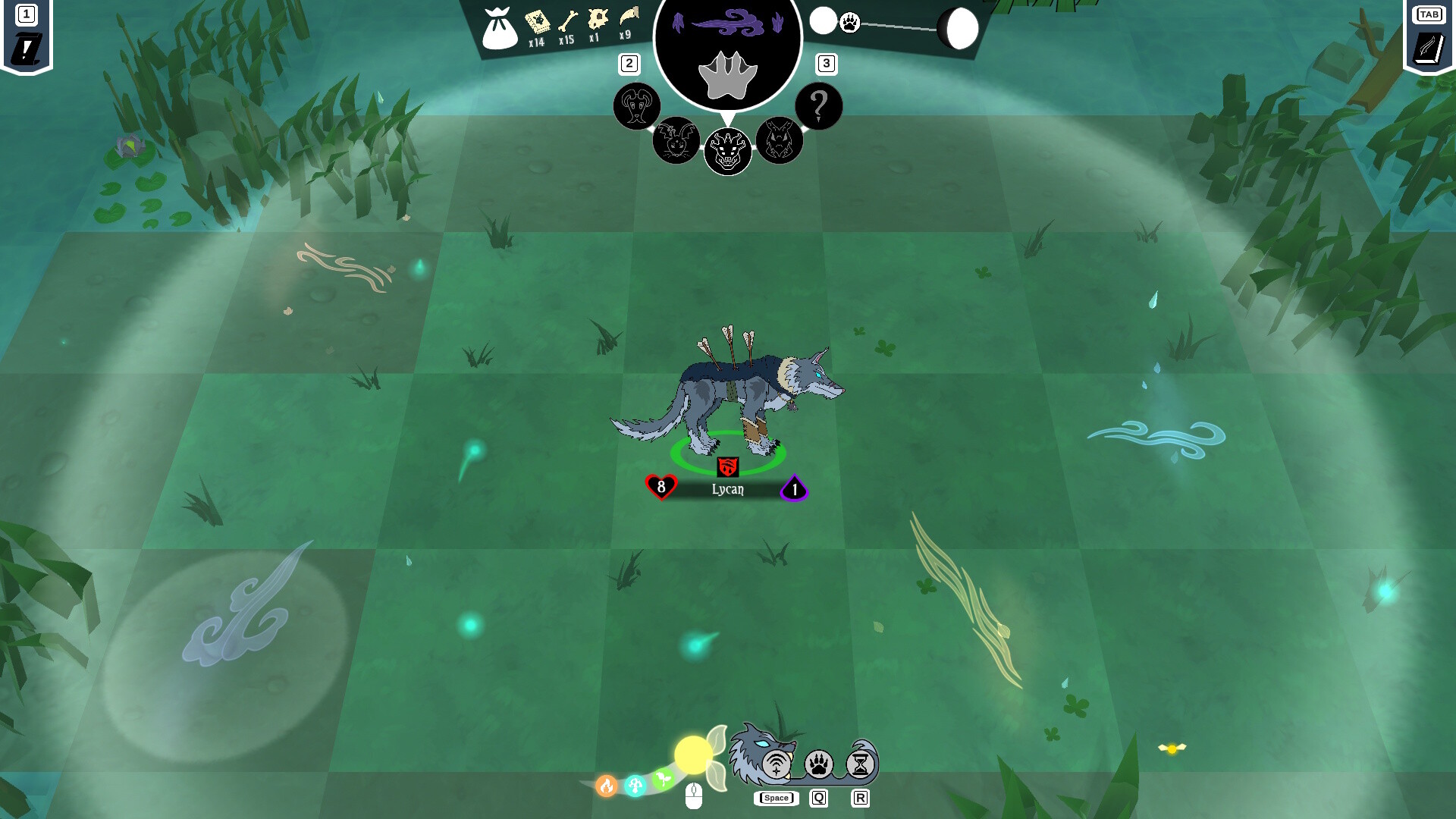Expand the jackalope form icon
This screenshot has width=1456, height=819.
point(780,140)
